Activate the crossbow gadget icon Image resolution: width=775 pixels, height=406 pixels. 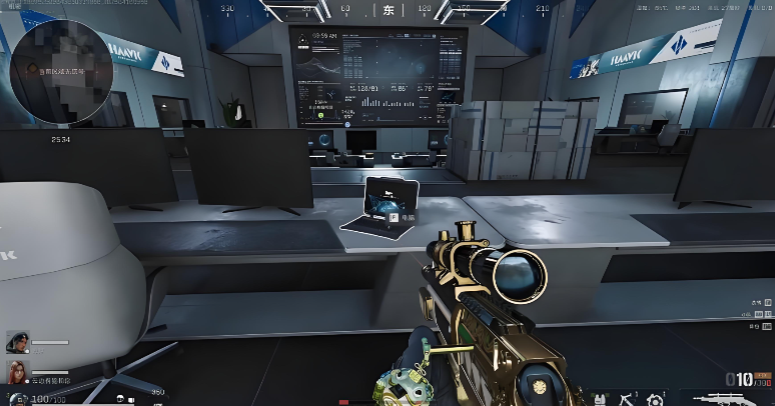[629, 398]
